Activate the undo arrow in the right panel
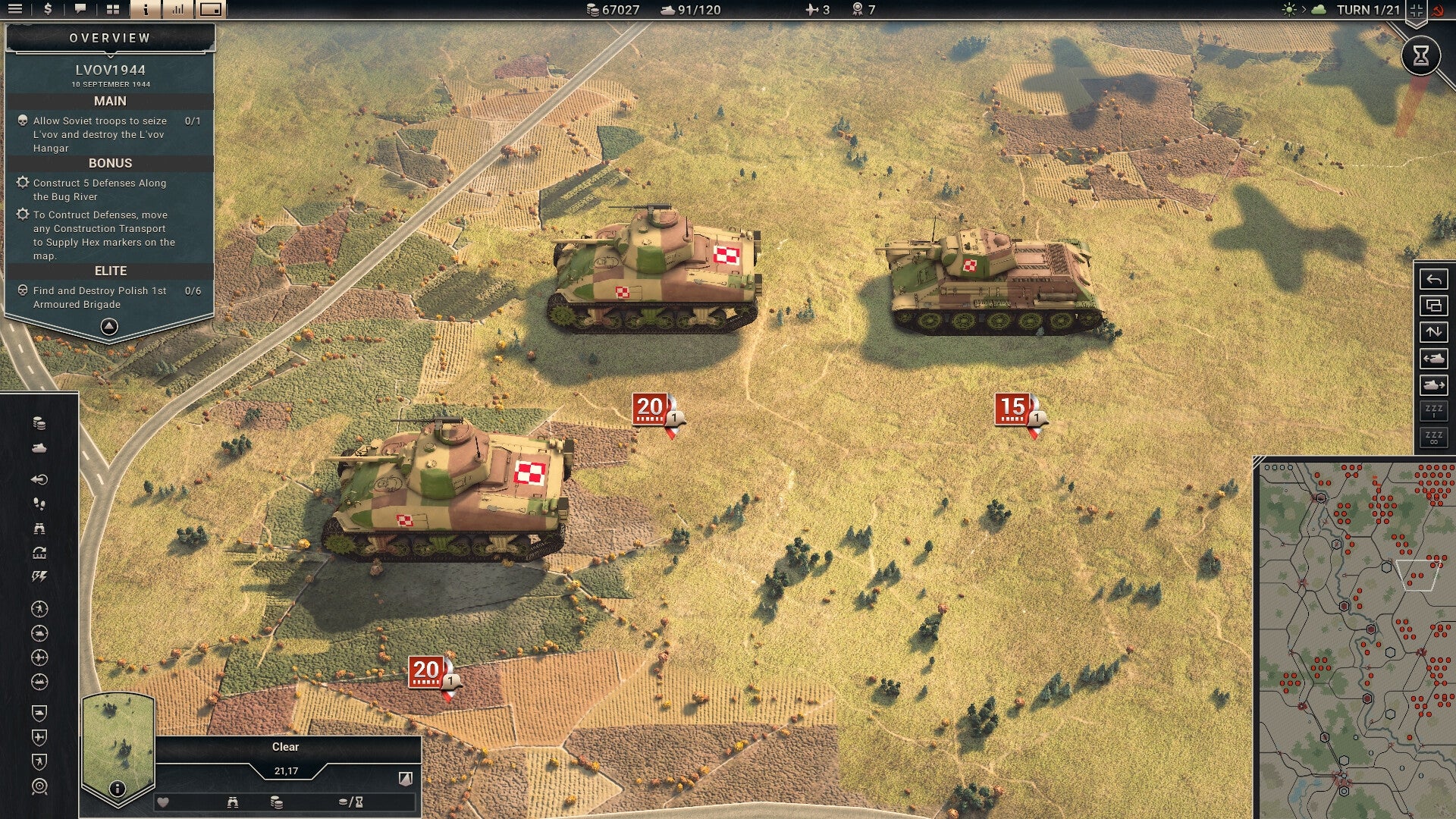The height and width of the screenshot is (819, 1456). tap(1433, 279)
